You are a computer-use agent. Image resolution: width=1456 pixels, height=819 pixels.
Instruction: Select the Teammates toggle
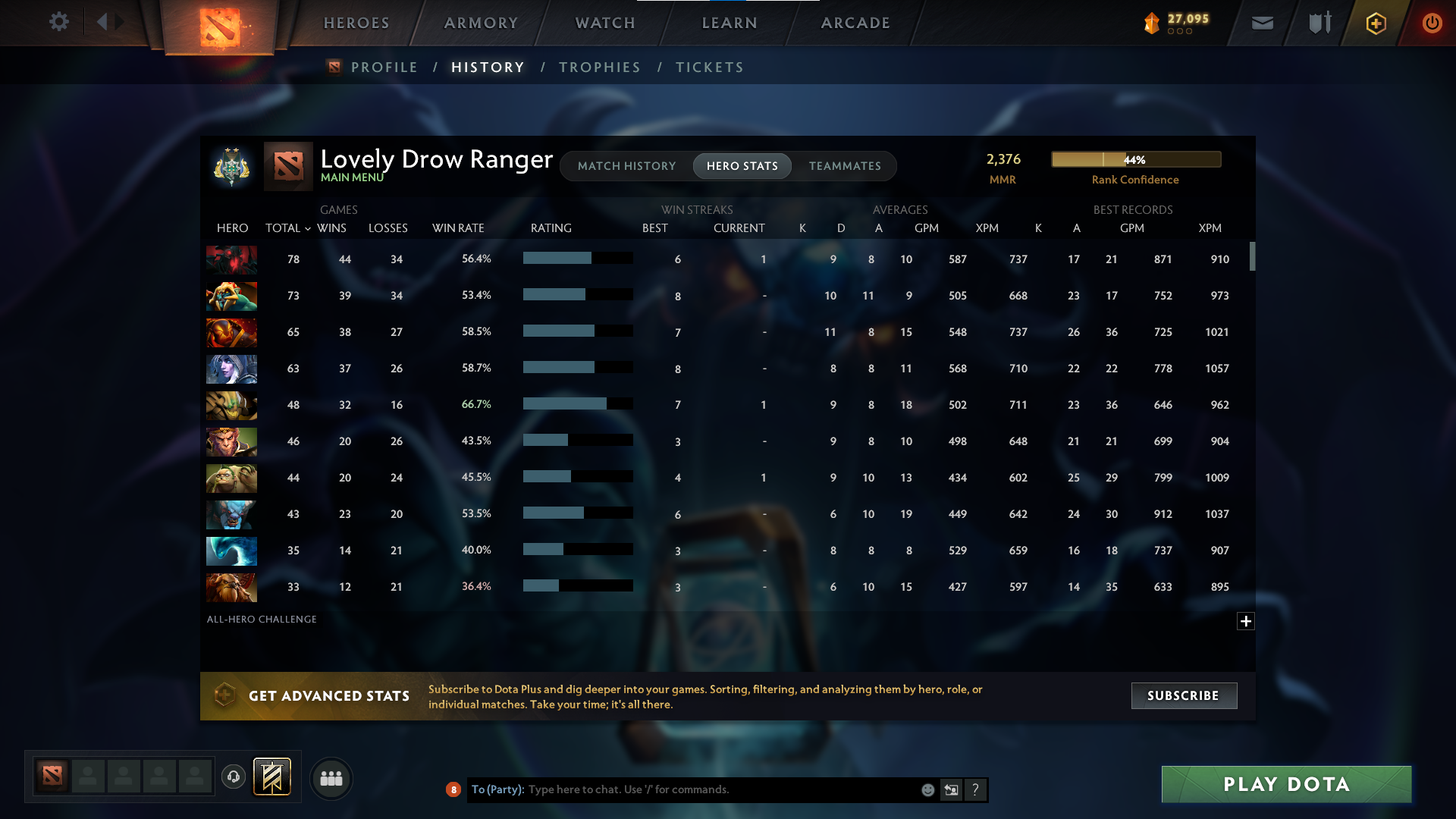845,165
